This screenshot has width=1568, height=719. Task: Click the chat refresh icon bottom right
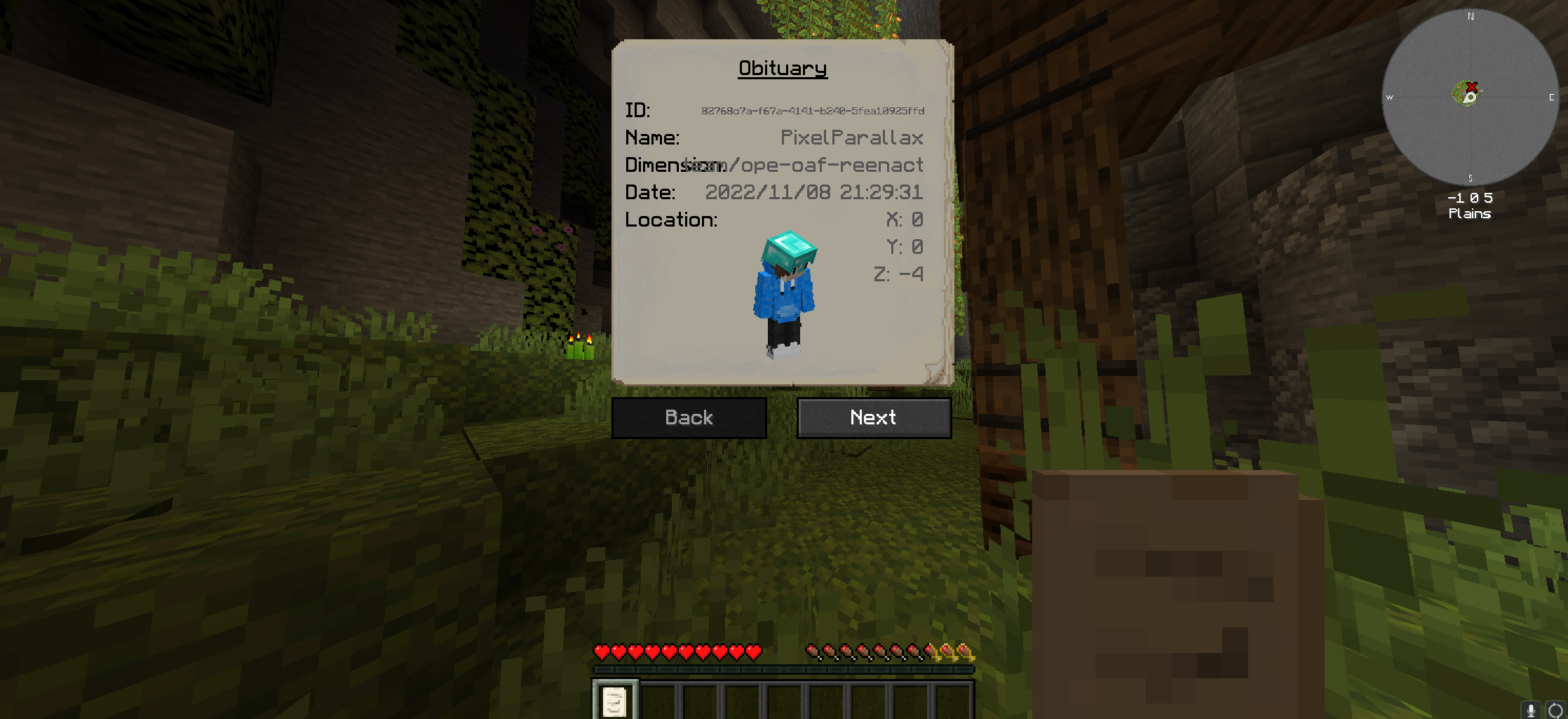point(1554,709)
